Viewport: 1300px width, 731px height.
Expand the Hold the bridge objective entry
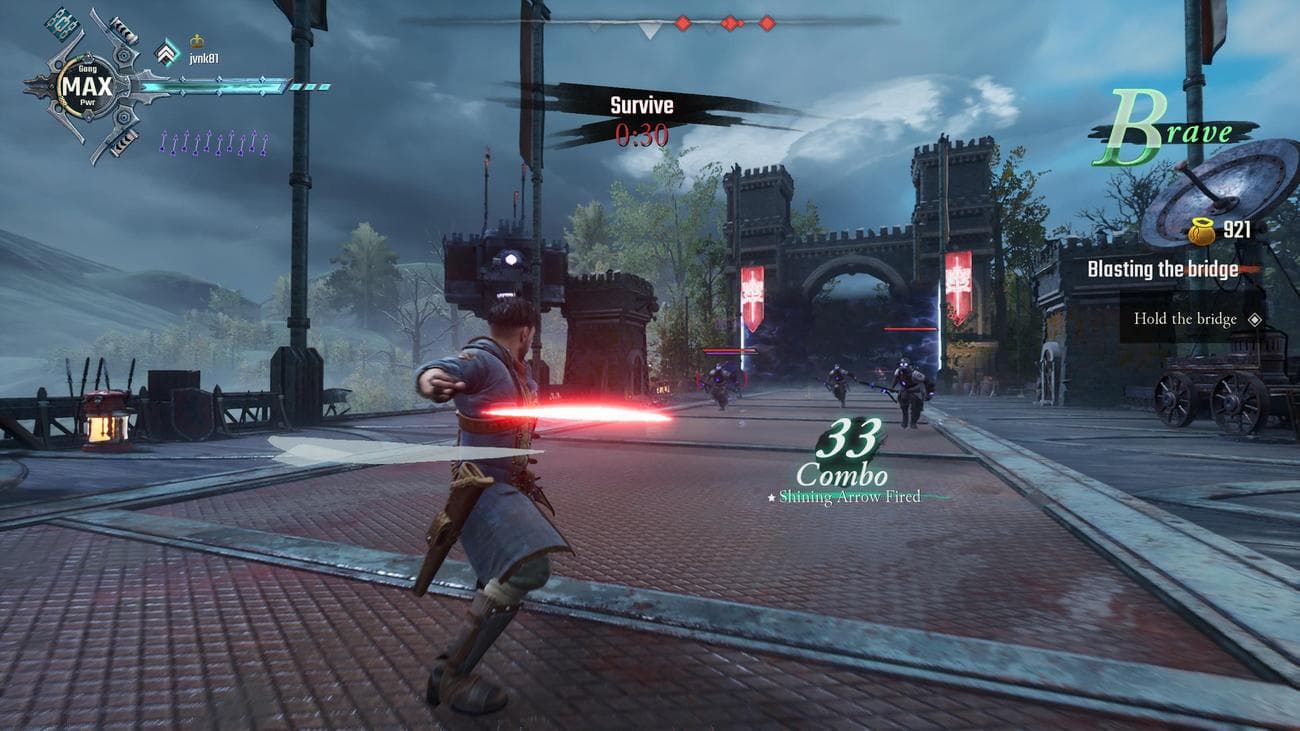(x=1186, y=320)
